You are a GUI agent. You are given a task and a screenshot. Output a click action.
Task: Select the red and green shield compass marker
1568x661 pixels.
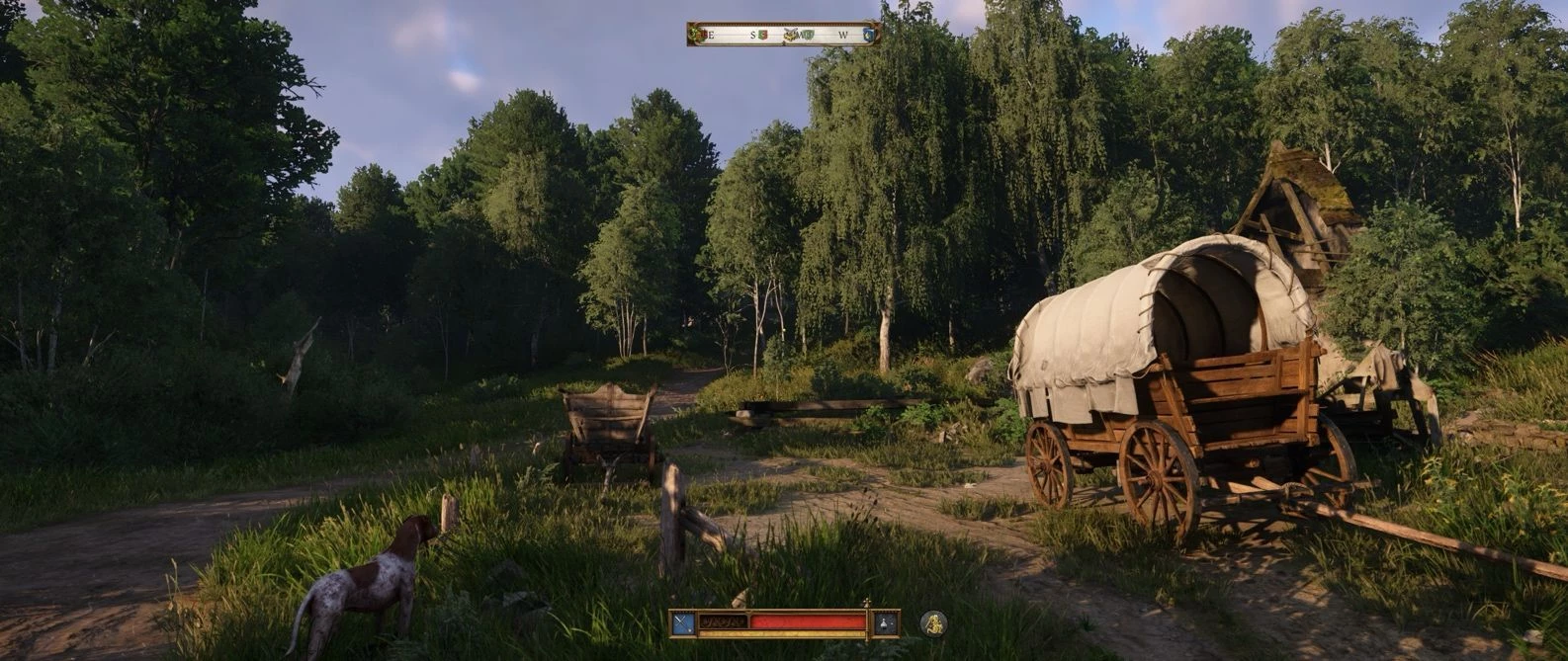coord(764,35)
